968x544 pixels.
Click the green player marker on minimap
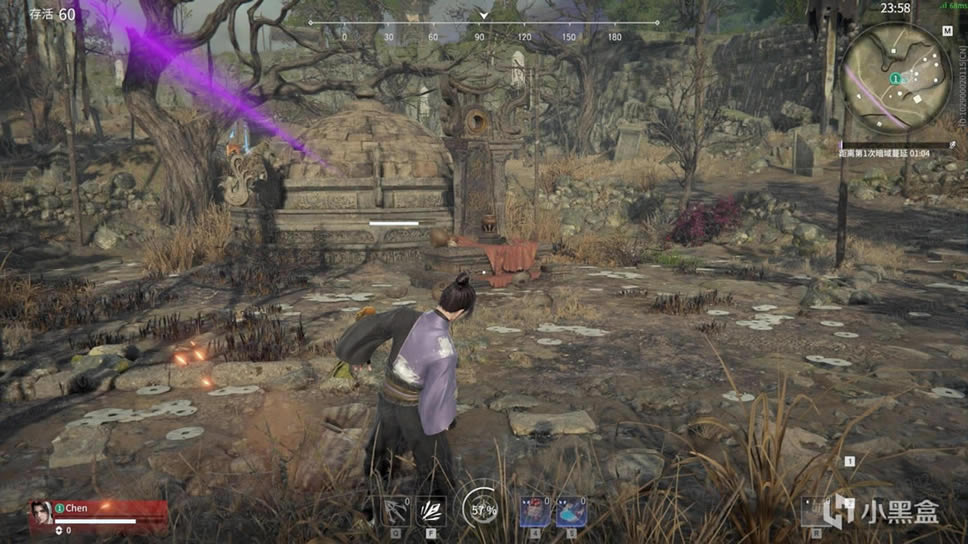(x=897, y=78)
